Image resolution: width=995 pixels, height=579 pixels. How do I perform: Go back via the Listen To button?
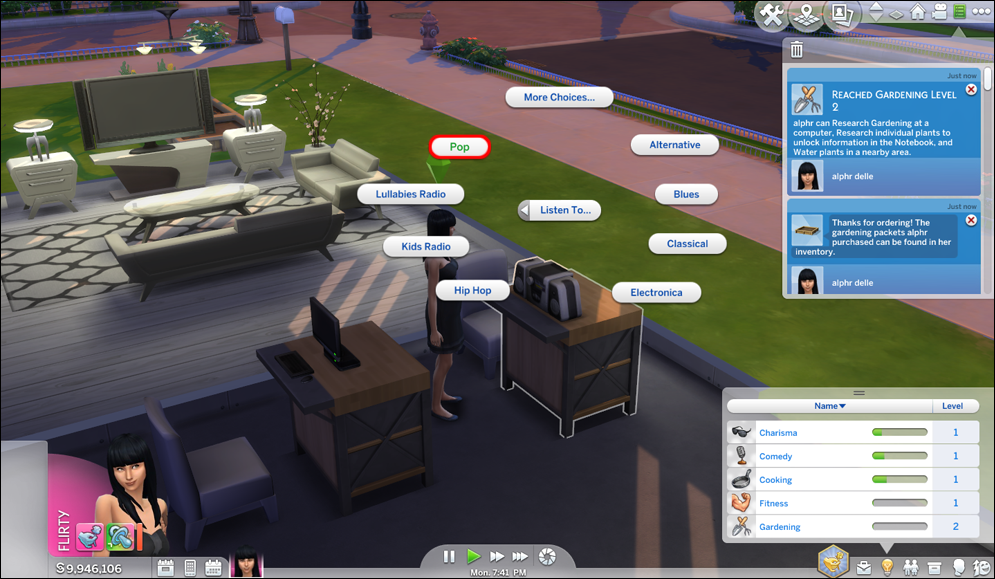click(560, 210)
